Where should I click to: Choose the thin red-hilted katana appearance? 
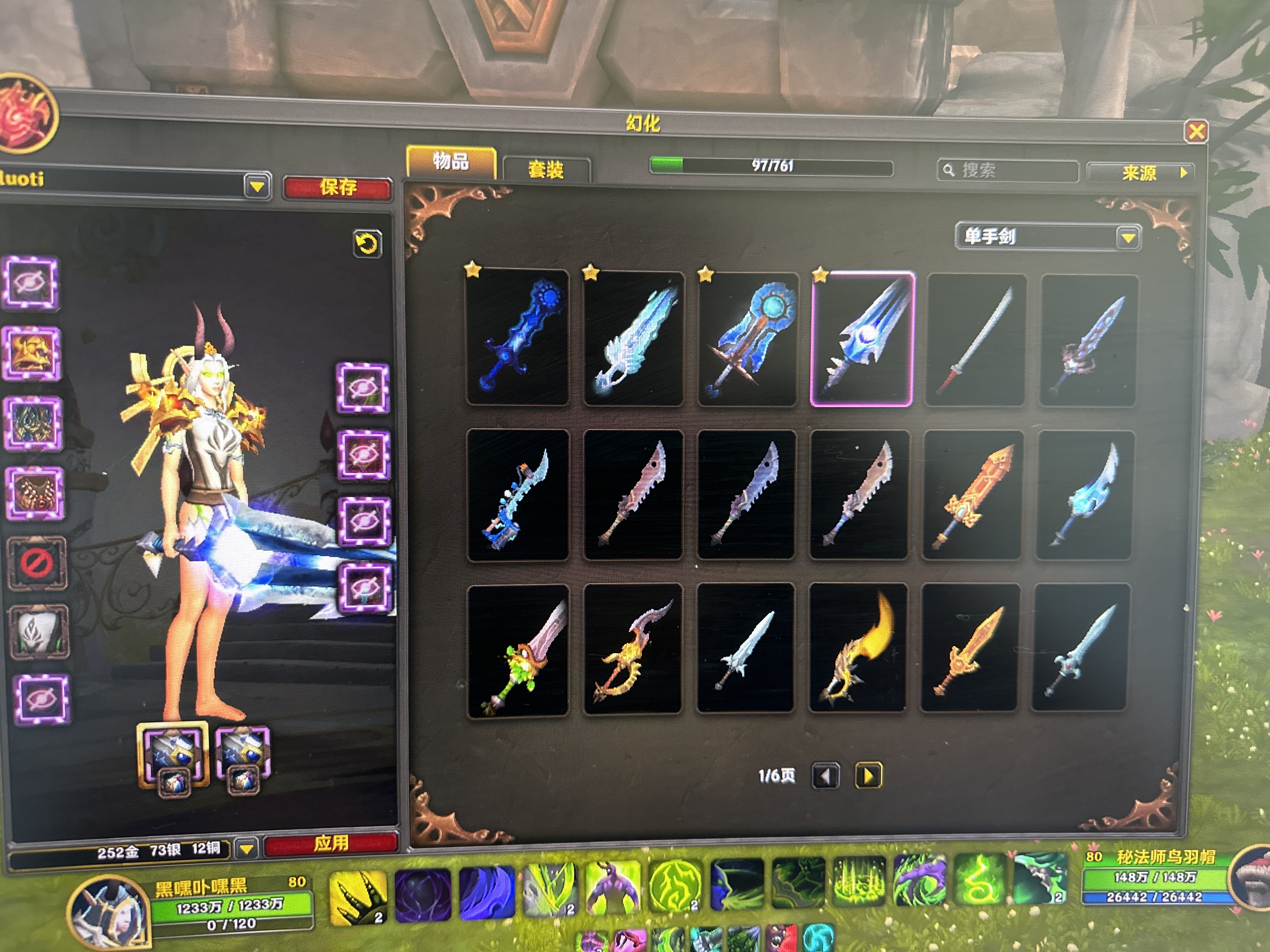point(974,340)
